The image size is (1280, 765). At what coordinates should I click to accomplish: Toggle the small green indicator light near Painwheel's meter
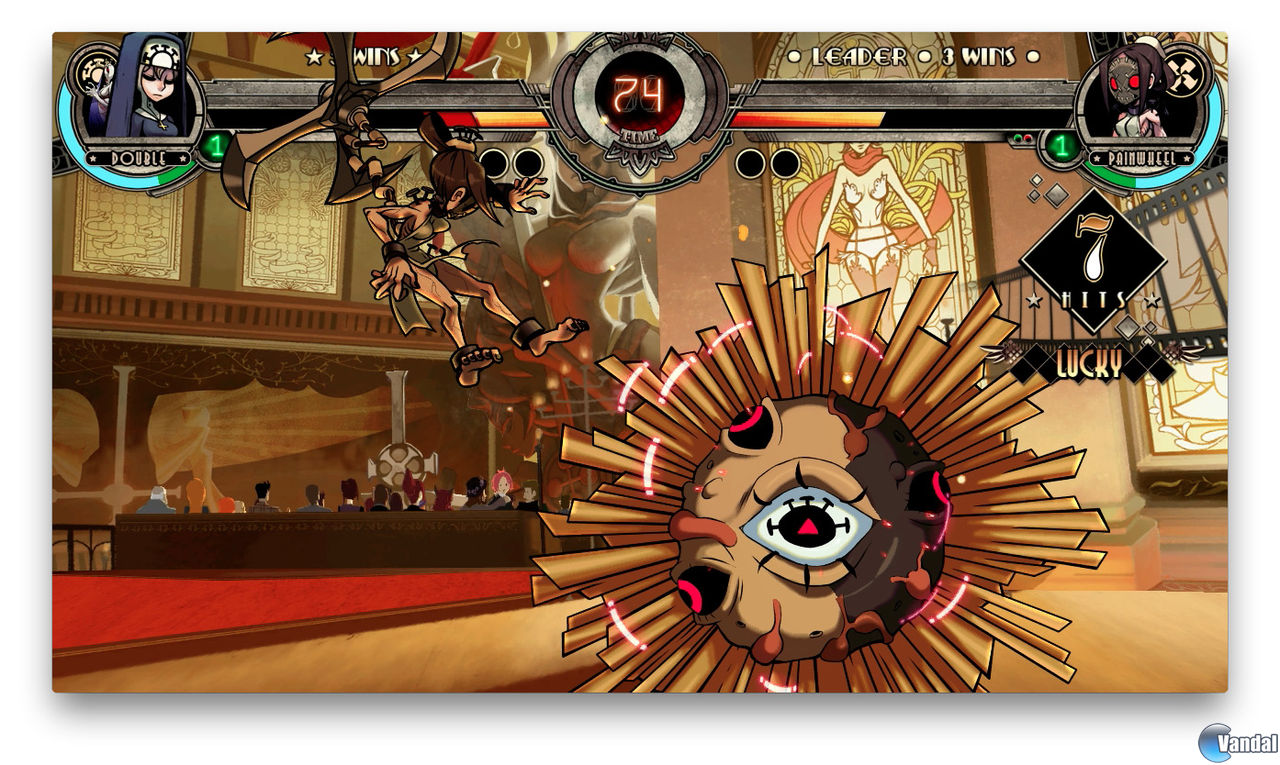tap(1017, 137)
